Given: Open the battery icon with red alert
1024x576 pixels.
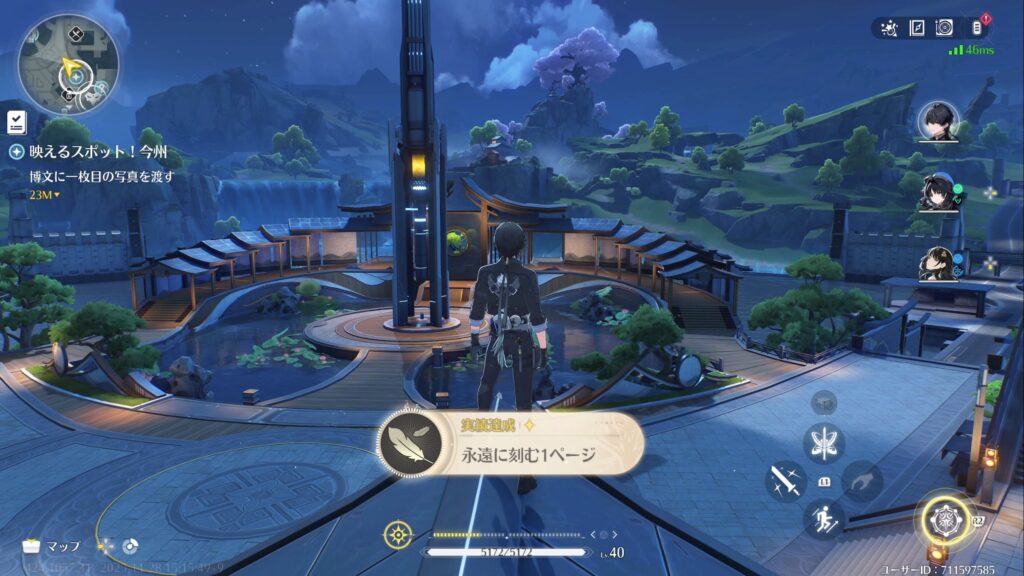Looking at the screenshot, I should tap(977, 27).
